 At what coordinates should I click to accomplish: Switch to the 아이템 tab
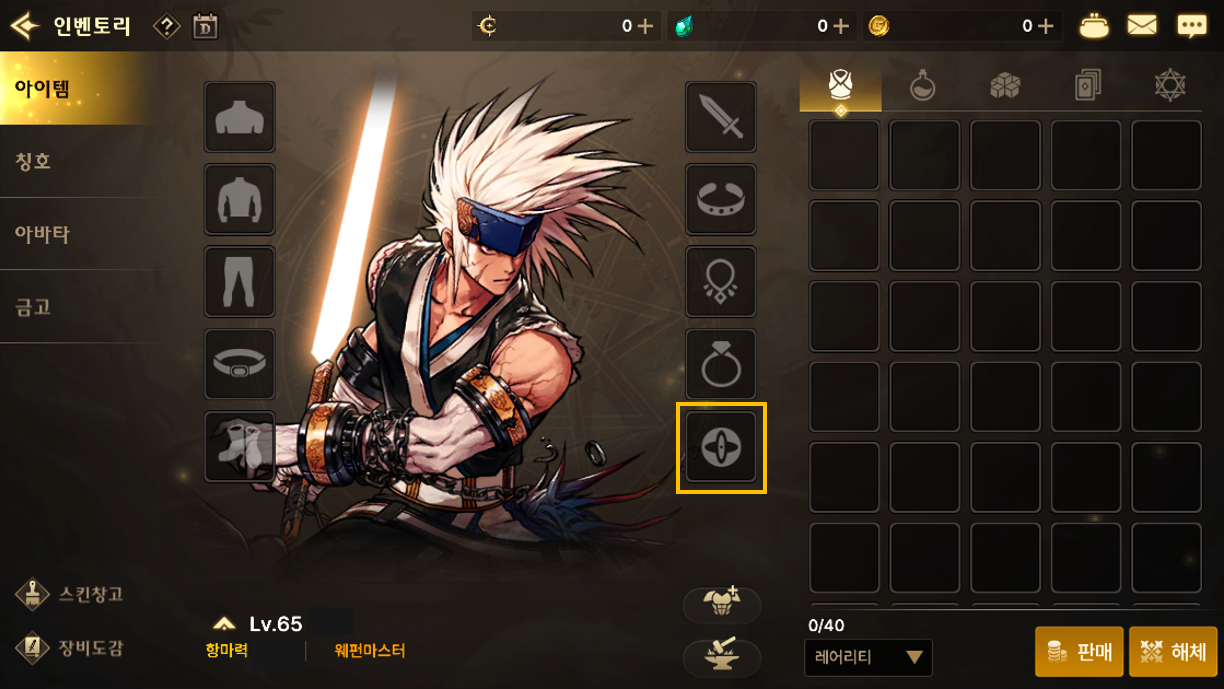(75, 88)
